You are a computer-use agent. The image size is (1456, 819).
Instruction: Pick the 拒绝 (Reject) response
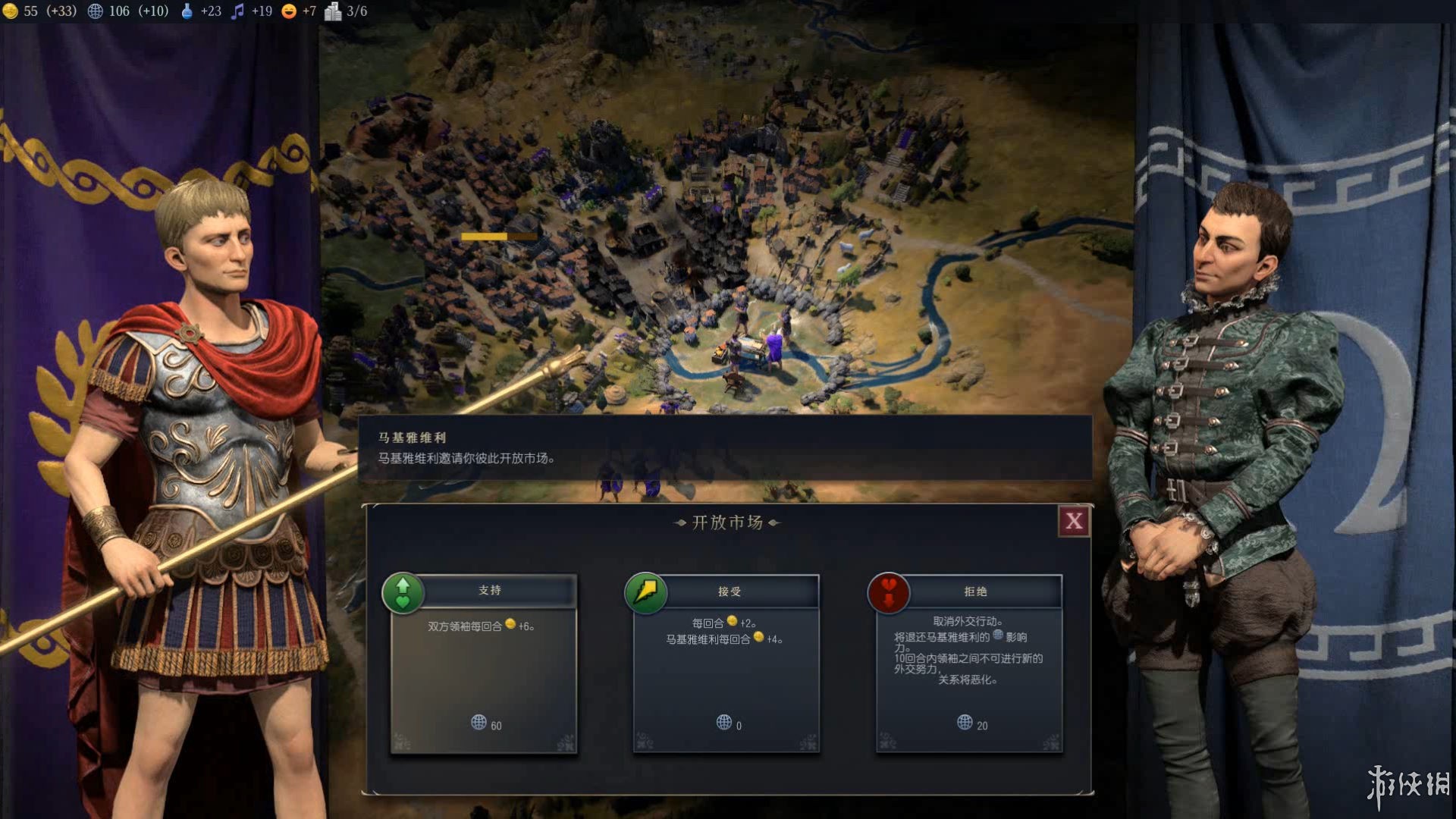point(974,591)
